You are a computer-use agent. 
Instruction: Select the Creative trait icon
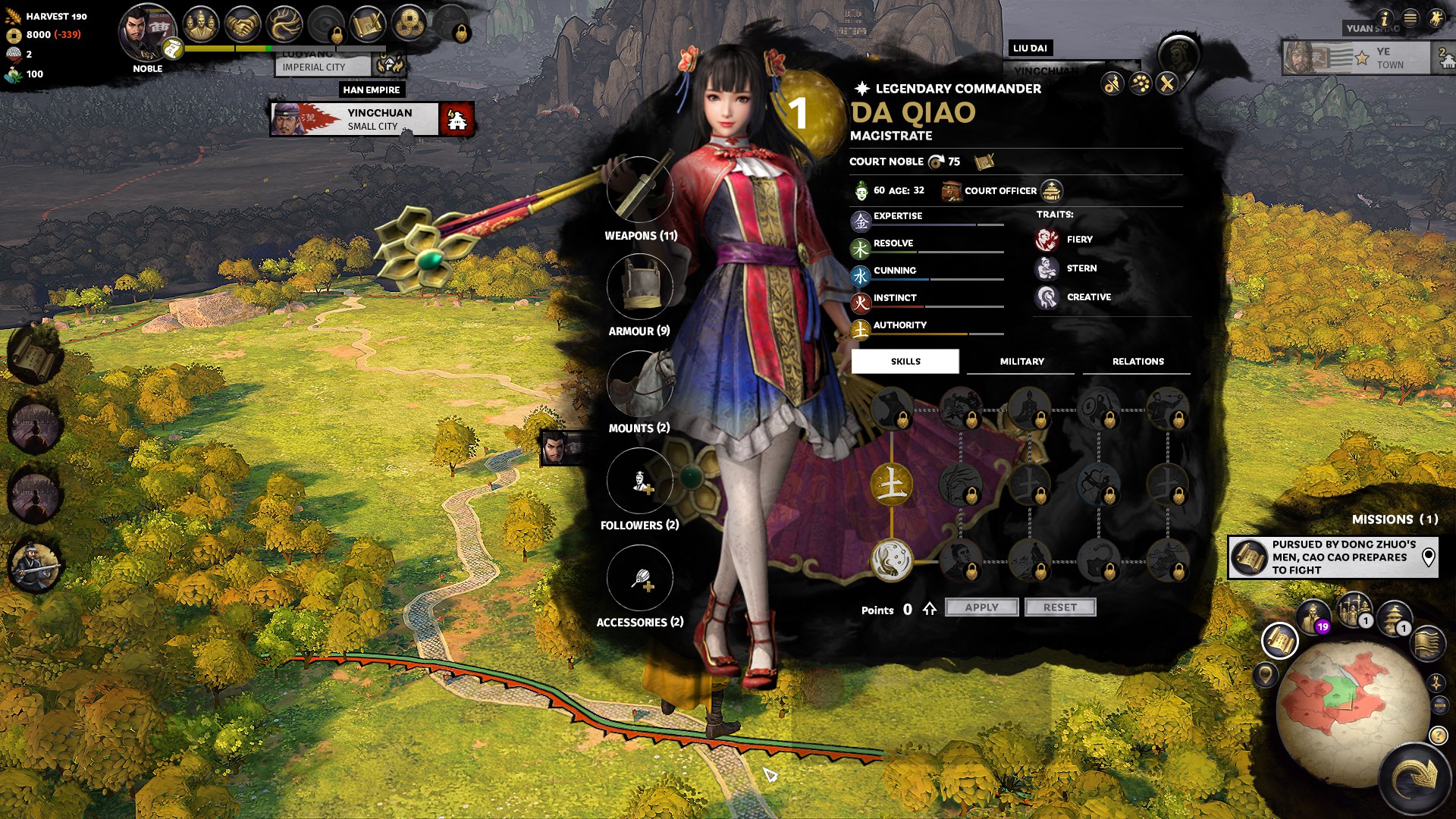pyautogui.click(x=1046, y=297)
